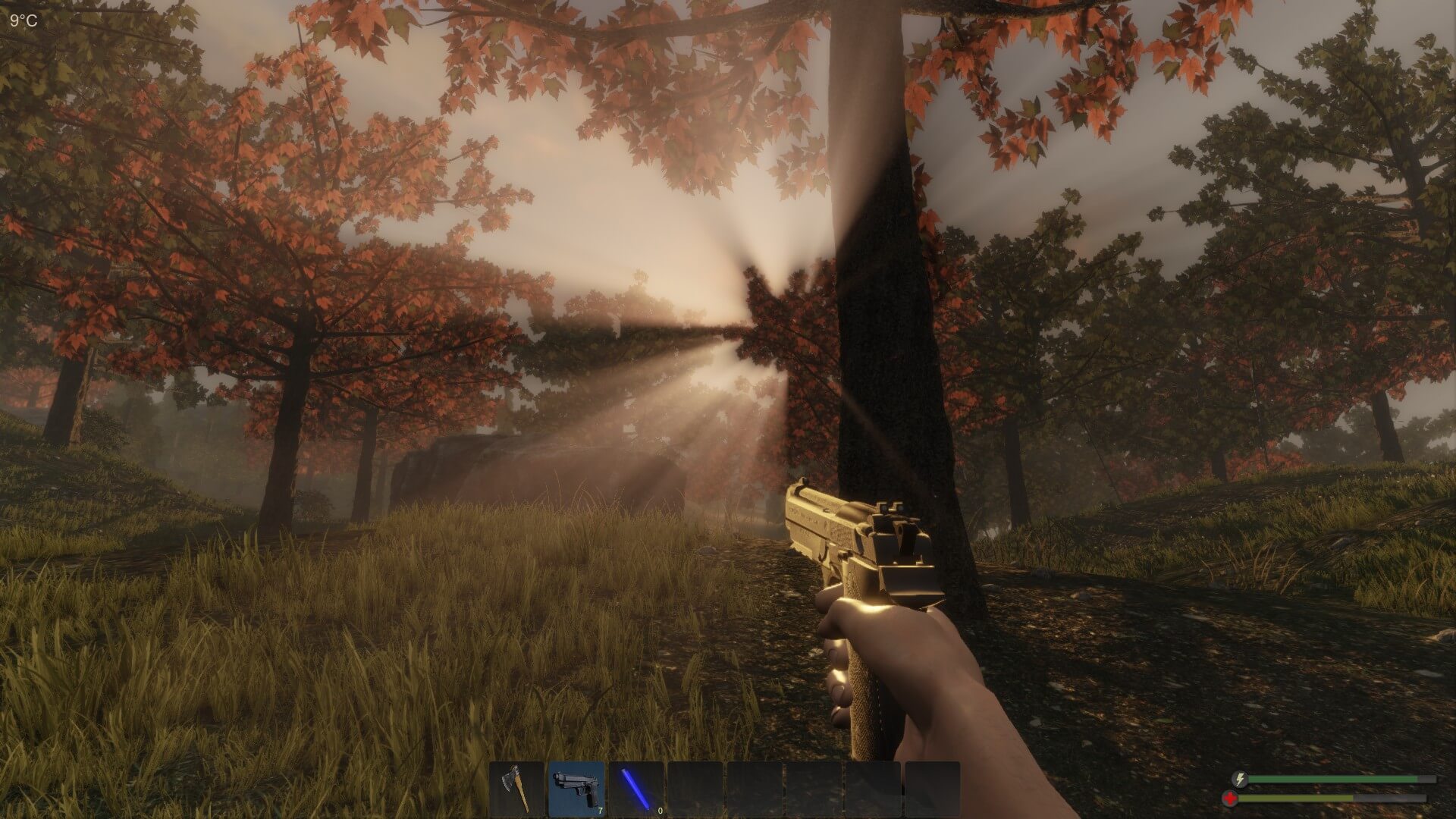Click the fifth empty hotbar slot
The width and height of the screenshot is (1456, 819).
755,789
